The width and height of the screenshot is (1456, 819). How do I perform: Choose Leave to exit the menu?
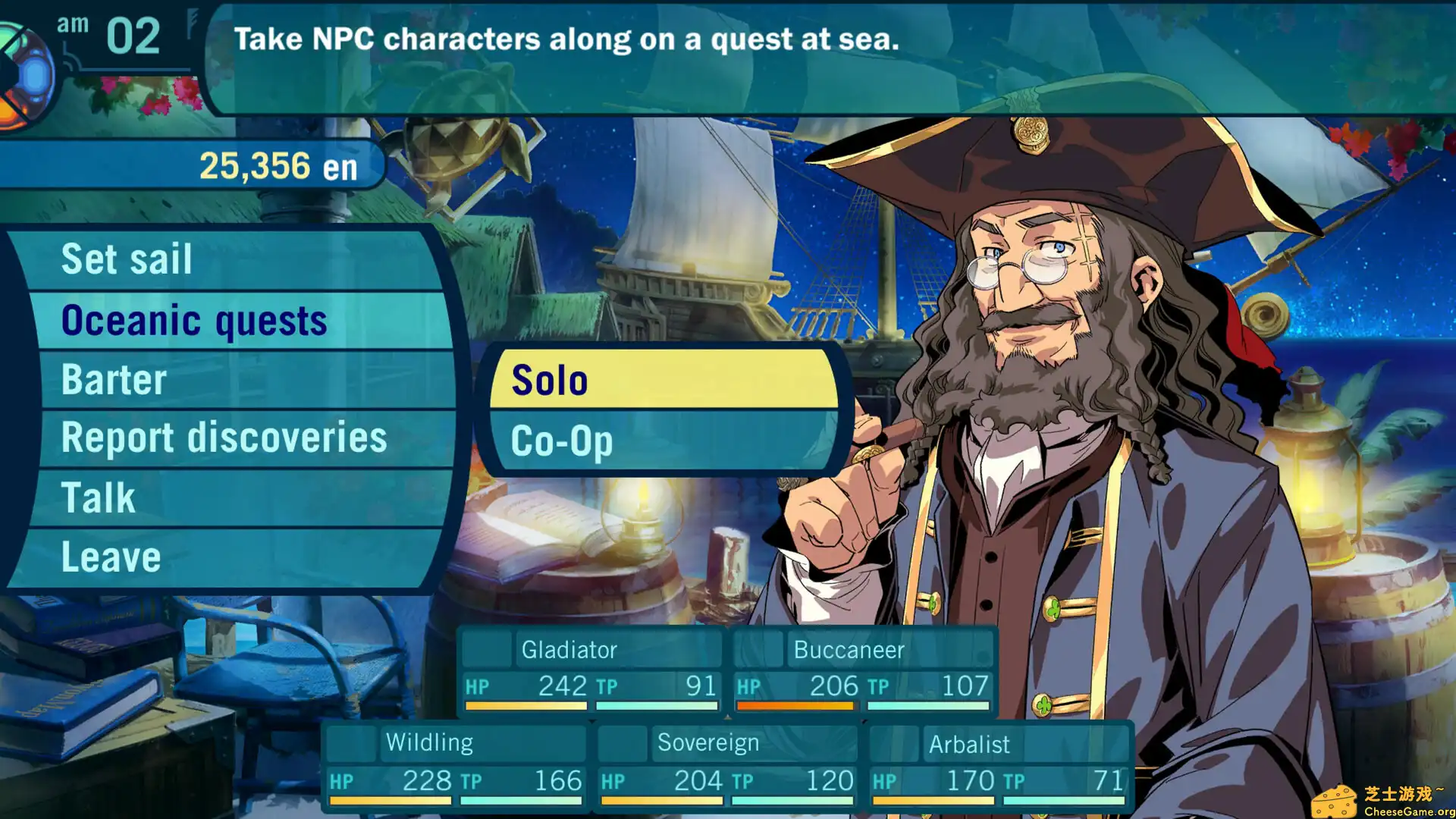[x=111, y=556]
